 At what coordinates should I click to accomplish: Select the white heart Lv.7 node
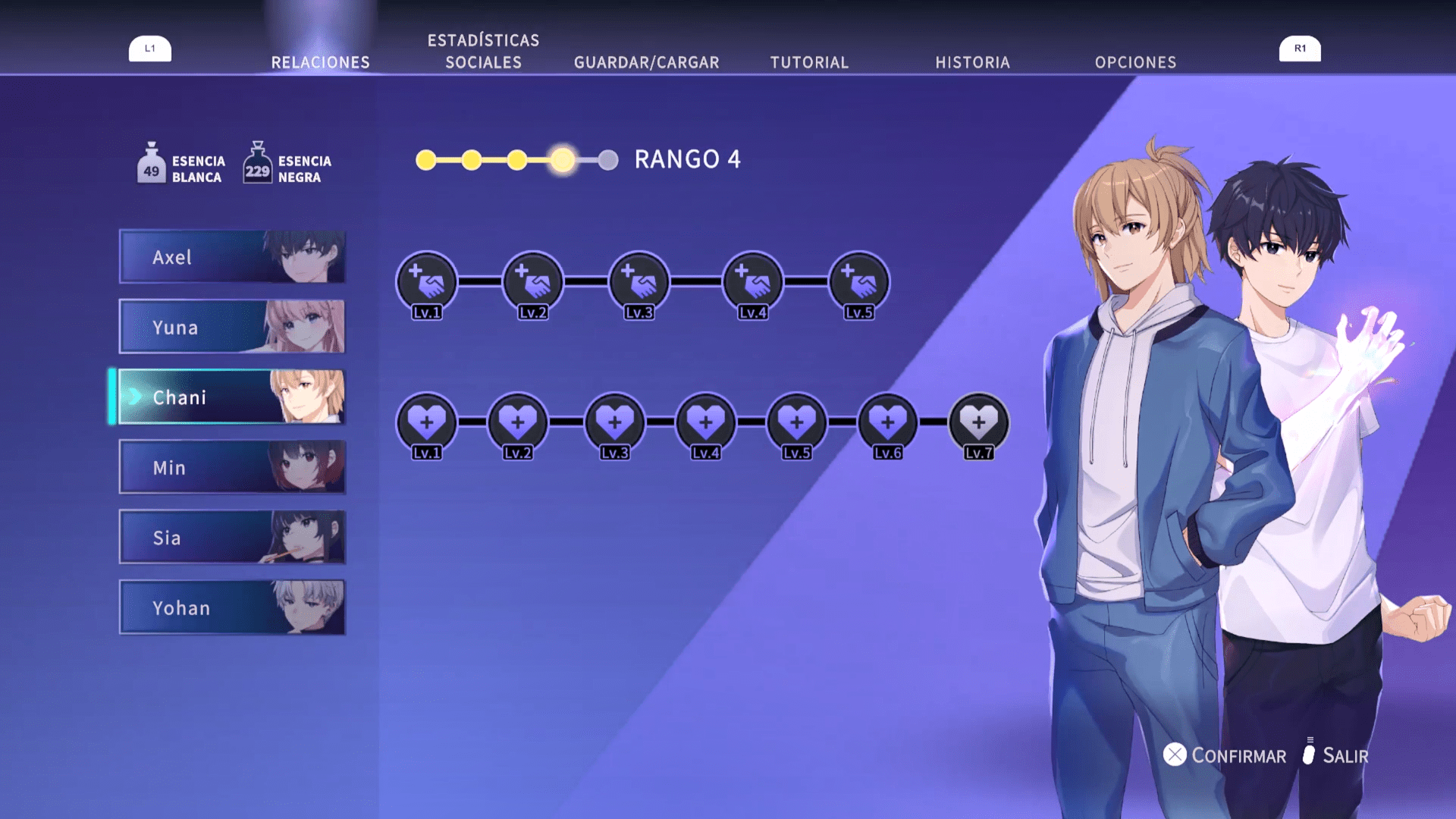coord(979,422)
